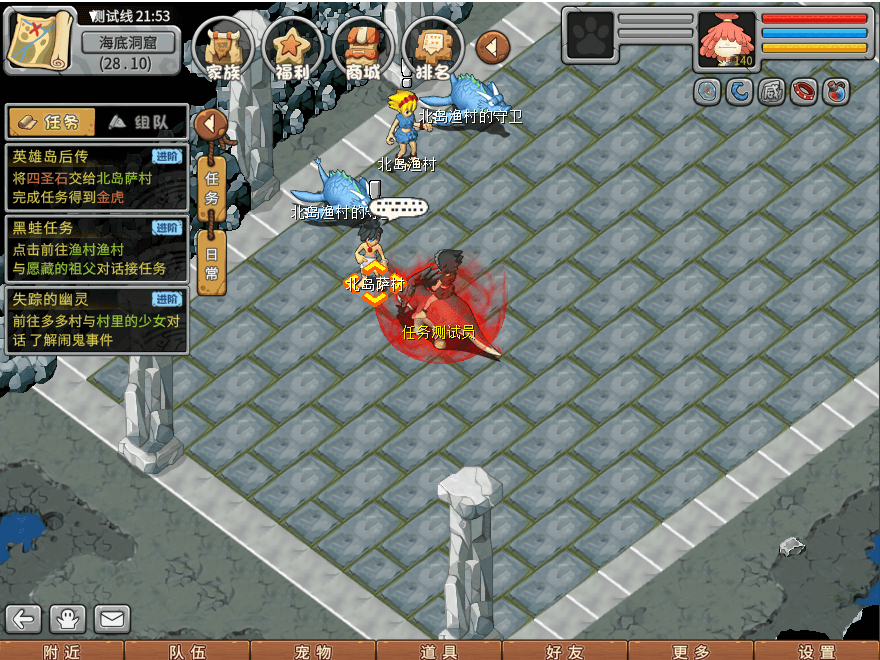The image size is (880, 660).
Task: Click the player portrait with pink hair
Action: click(x=726, y=40)
